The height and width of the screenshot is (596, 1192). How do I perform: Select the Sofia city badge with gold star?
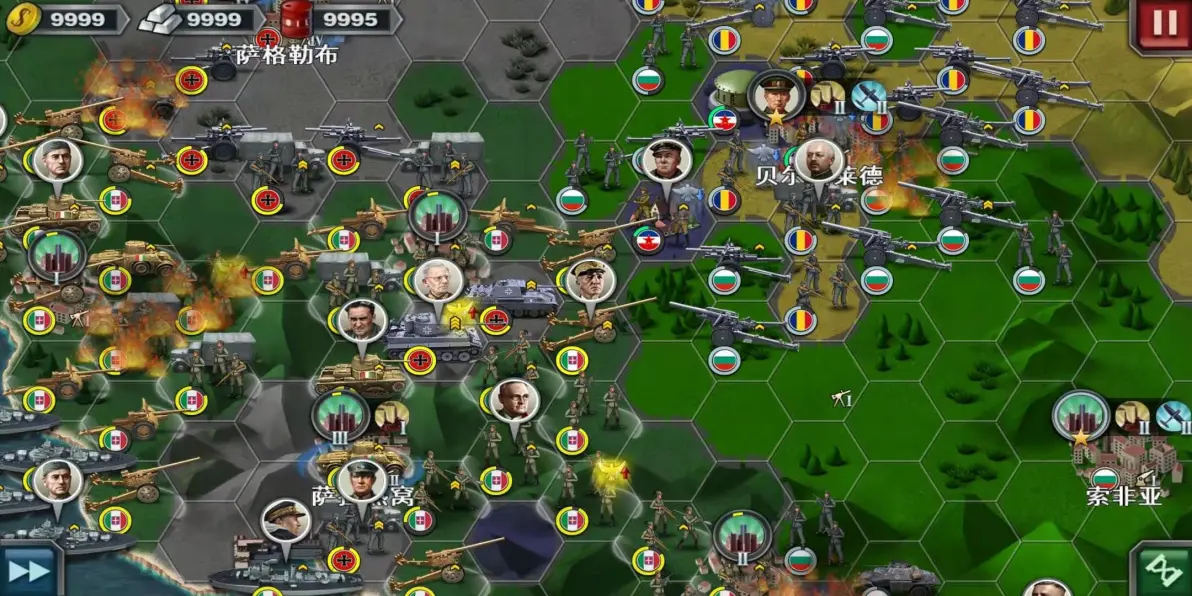tap(1081, 415)
